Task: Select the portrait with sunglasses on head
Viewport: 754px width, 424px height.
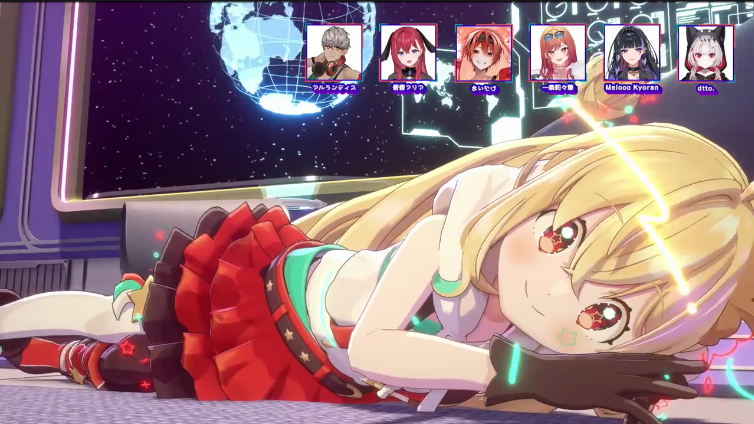Action: click(557, 53)
